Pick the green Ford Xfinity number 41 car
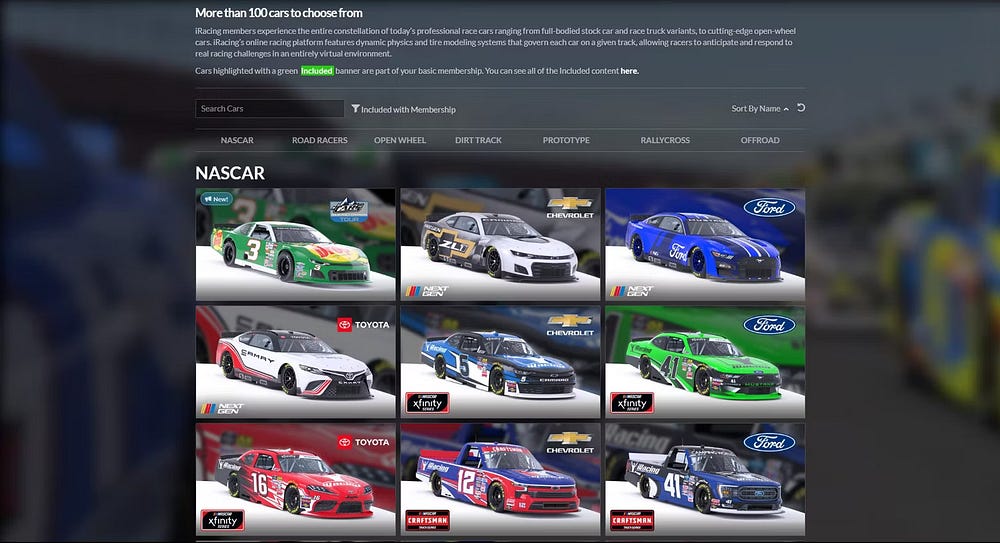The width and height of the screenshot is (1000, 543). 705,362
